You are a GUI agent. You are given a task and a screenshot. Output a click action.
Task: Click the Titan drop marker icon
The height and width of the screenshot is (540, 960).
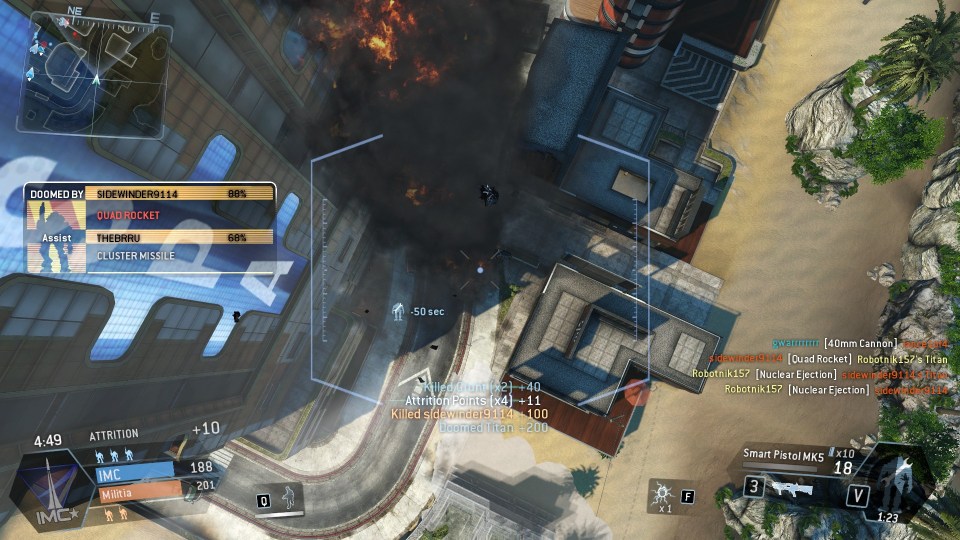tap(398, 313)
